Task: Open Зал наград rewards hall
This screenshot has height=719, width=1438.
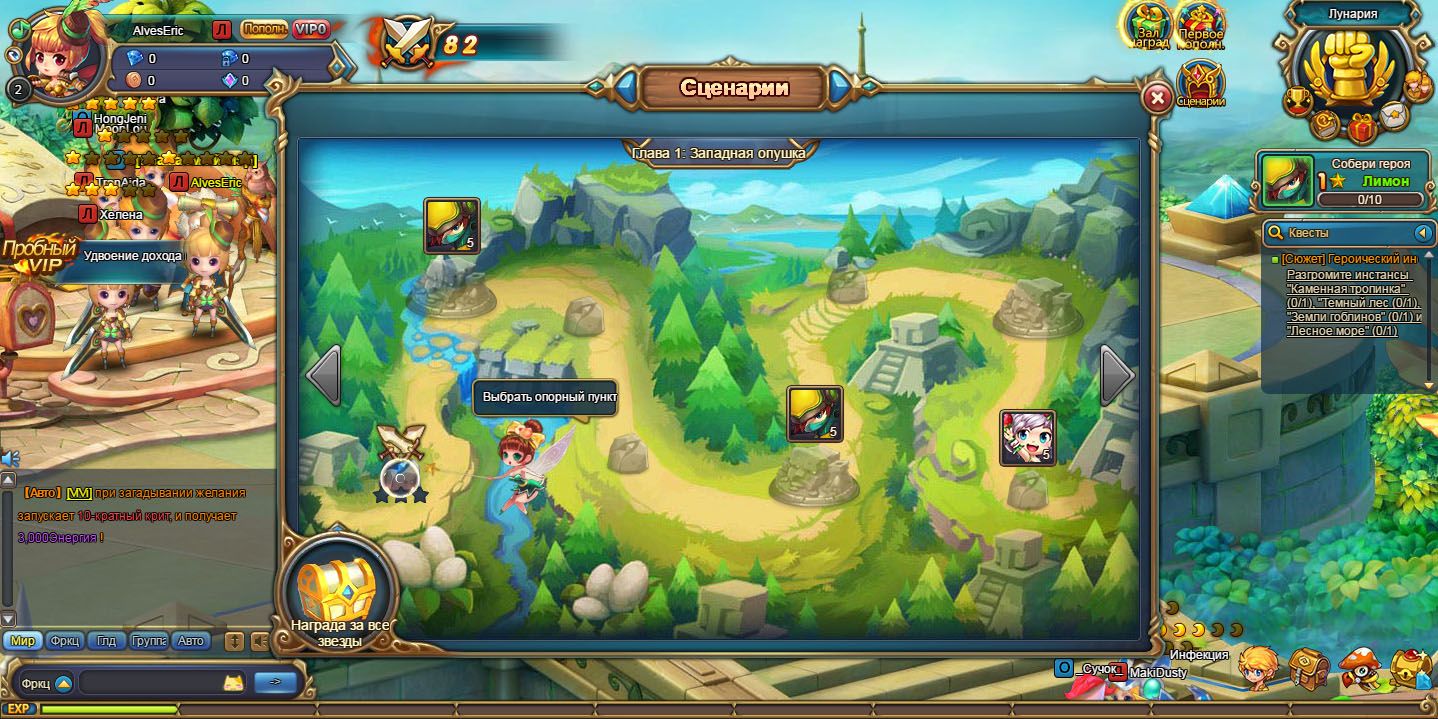Action: click(x=1148, y=25)
